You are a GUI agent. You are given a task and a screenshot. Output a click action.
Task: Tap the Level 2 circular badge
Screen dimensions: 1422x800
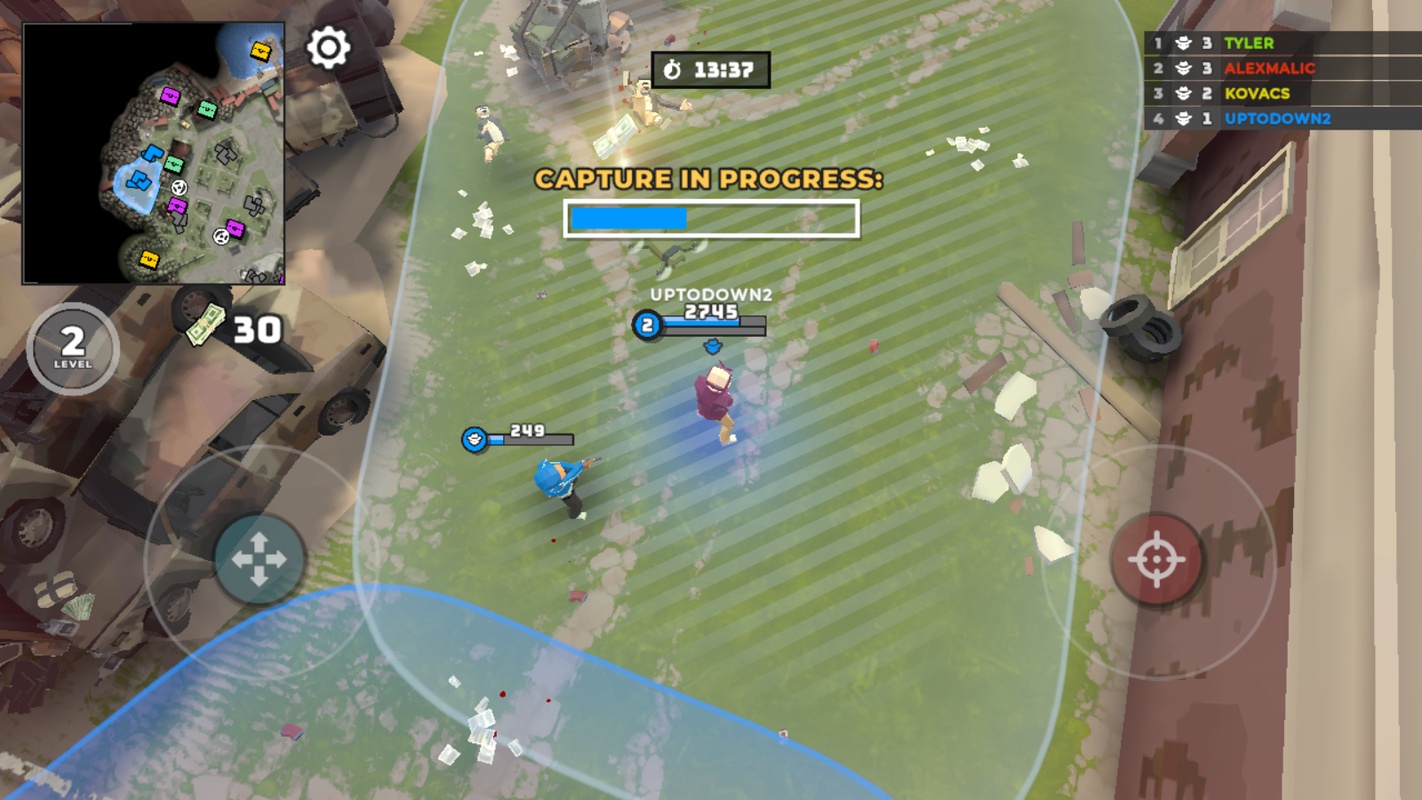[x=72, y=347]
